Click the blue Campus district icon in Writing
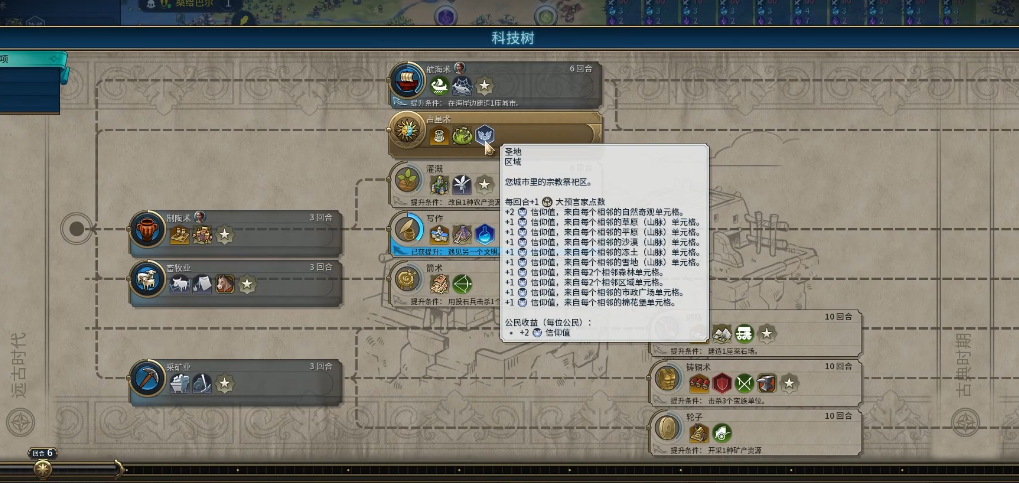The height and width of the screenshot is (483, 1019). (484, 235)
